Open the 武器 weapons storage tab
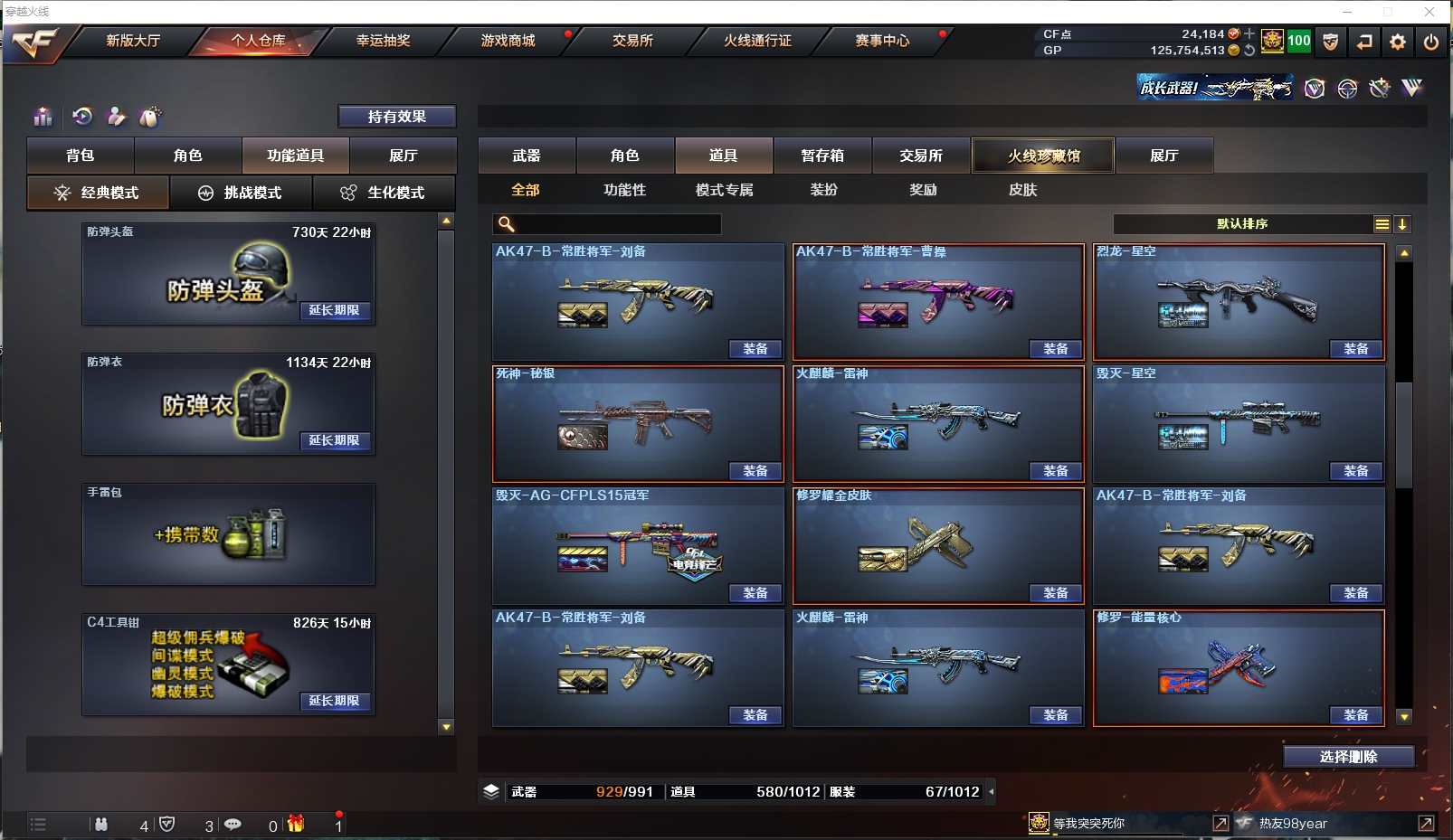 pyautogui.click(x=527, y=156)
